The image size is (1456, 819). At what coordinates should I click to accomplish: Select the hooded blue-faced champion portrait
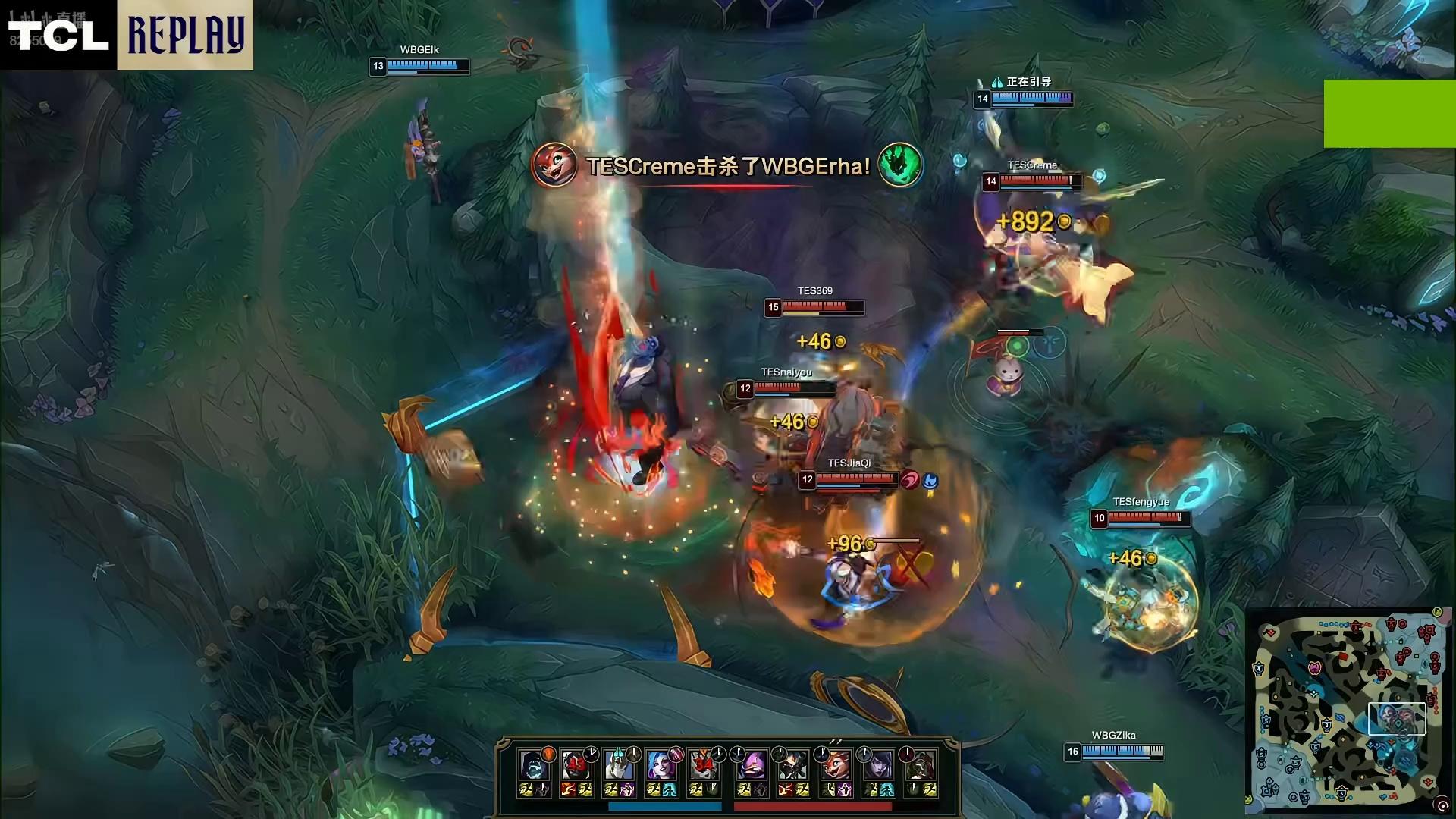tap(533, 766)
